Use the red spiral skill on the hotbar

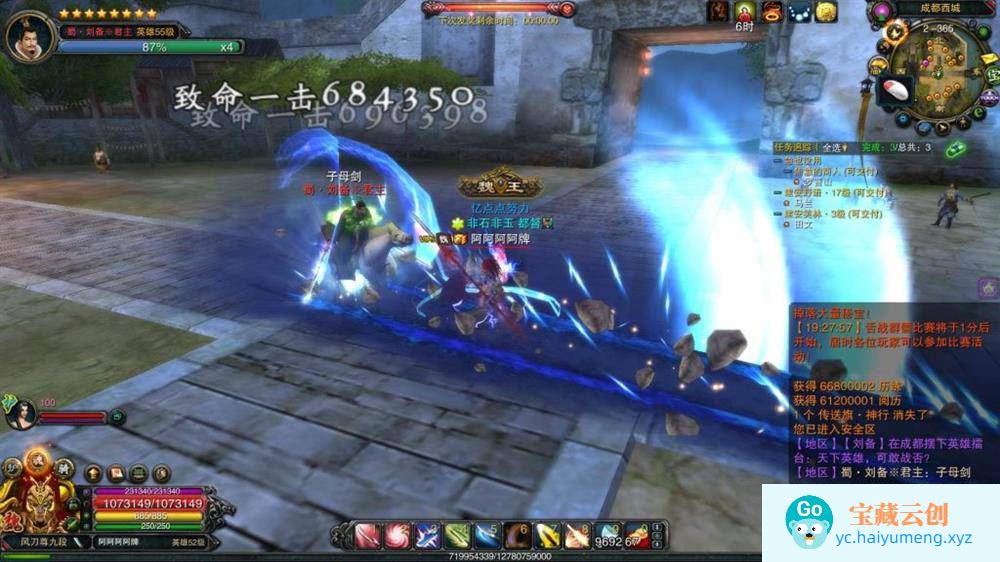398,535
